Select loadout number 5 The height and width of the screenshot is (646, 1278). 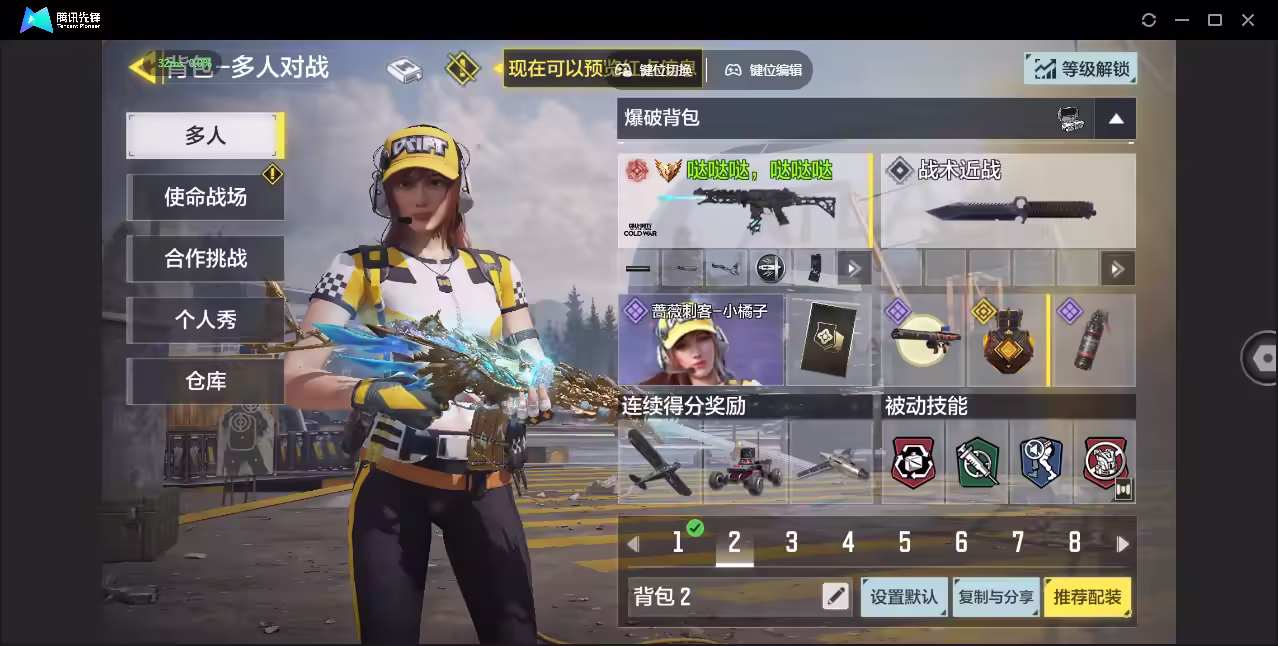pos(904,543)
